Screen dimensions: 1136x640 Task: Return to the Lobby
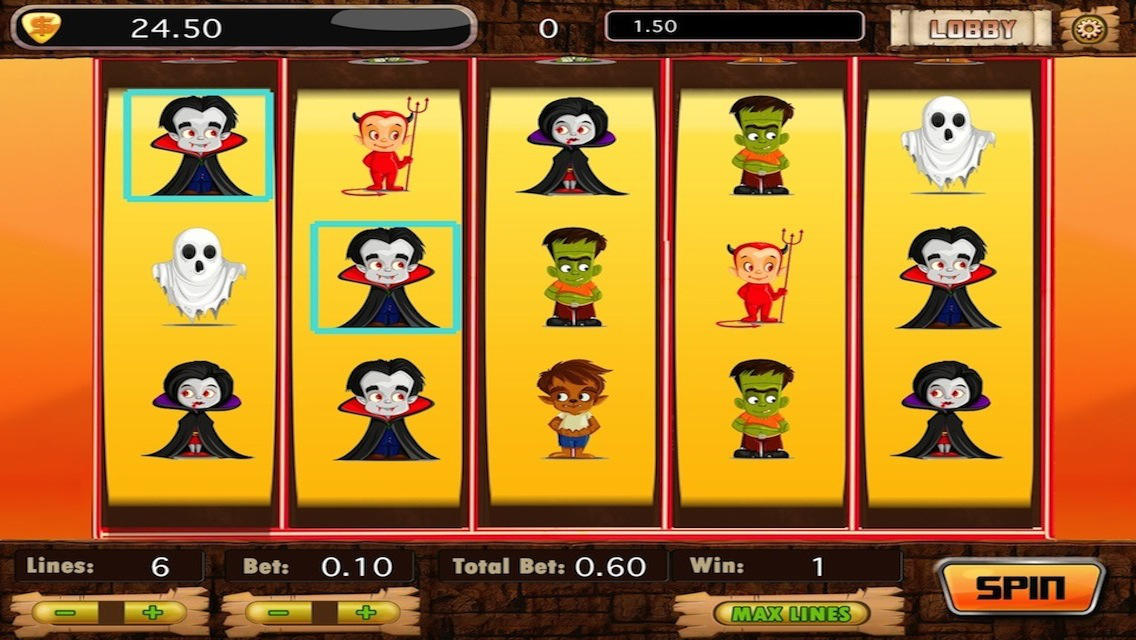pyautogui.click(x=971, y=29)
